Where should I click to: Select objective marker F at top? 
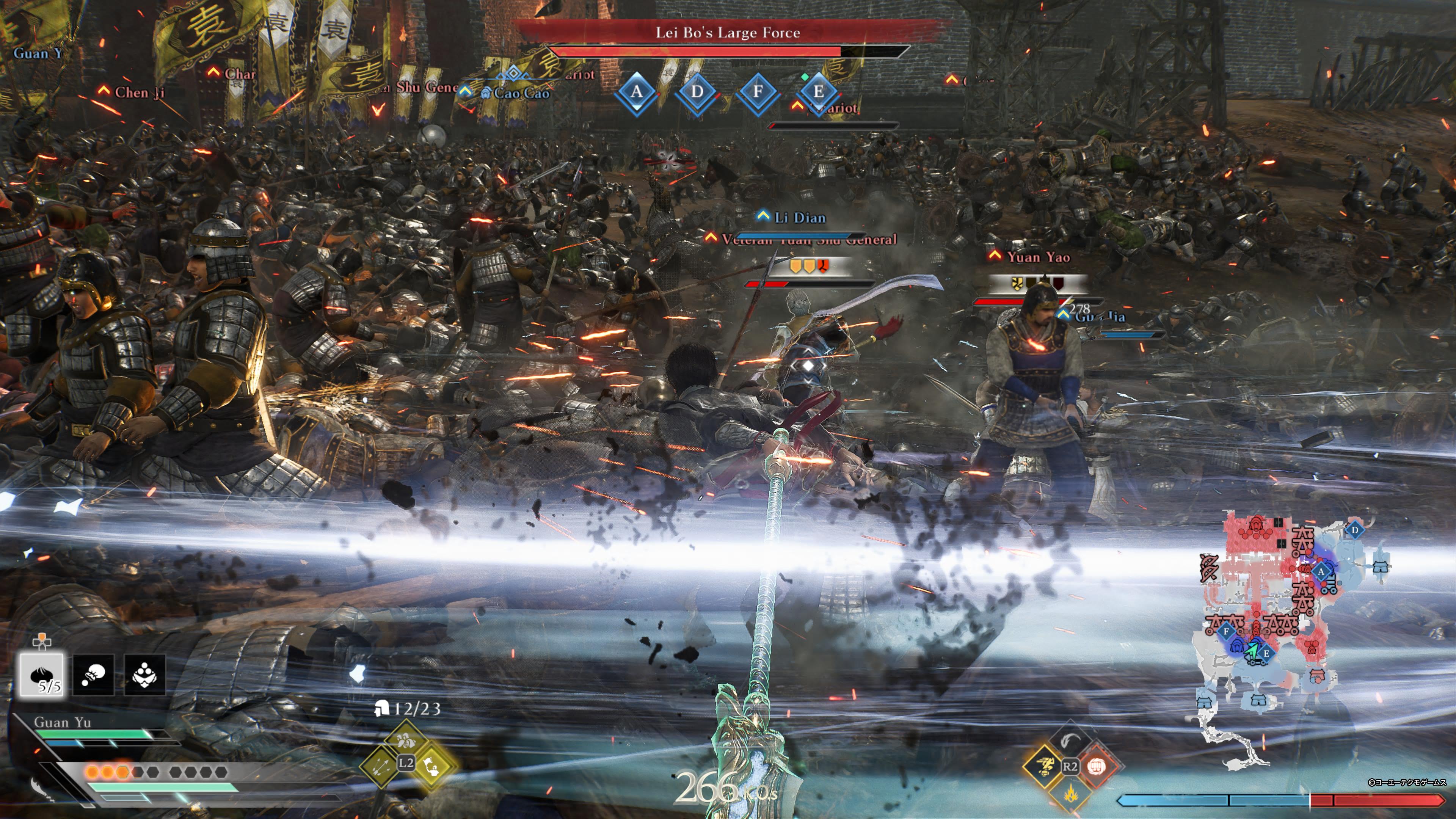[758, 91]
